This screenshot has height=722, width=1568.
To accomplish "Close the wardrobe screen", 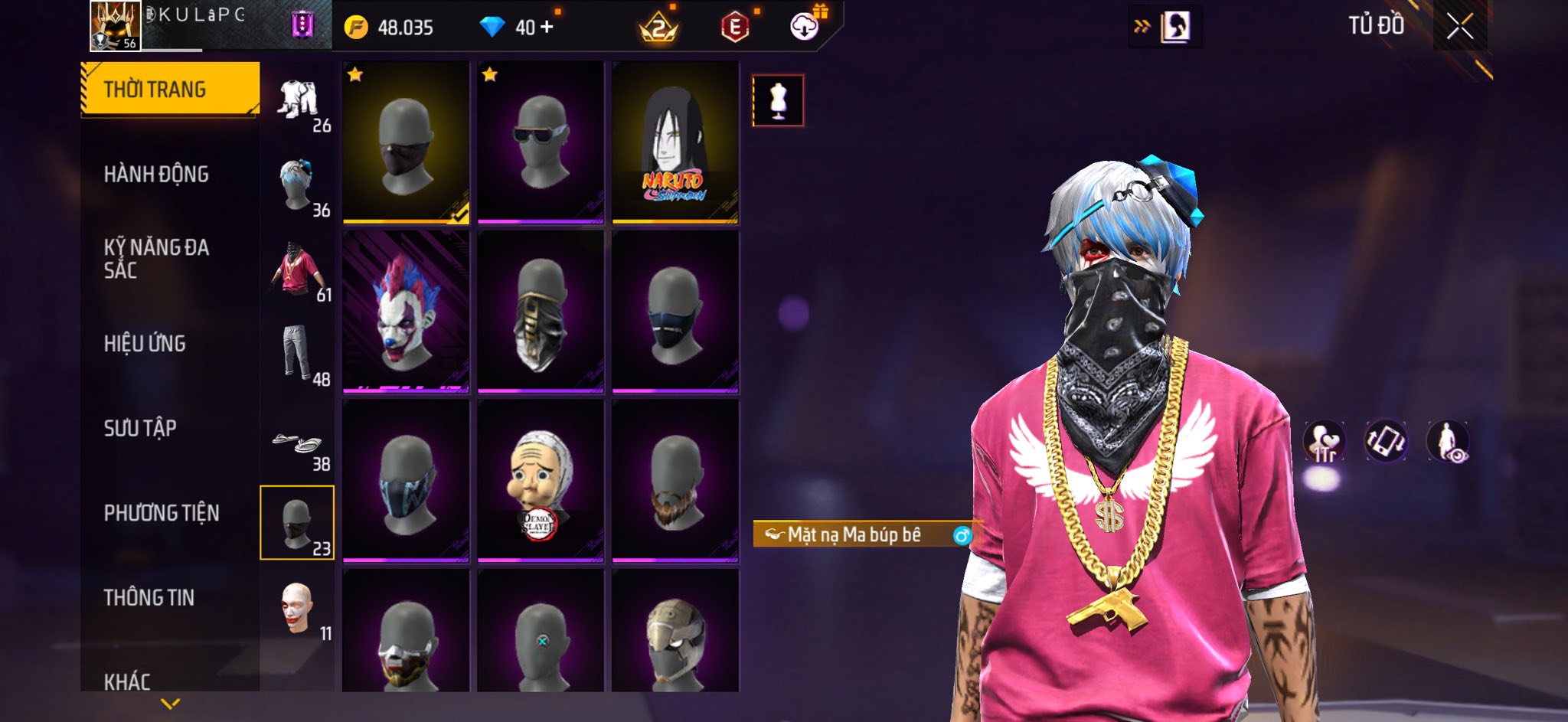I will click(x=1459, y=28).
